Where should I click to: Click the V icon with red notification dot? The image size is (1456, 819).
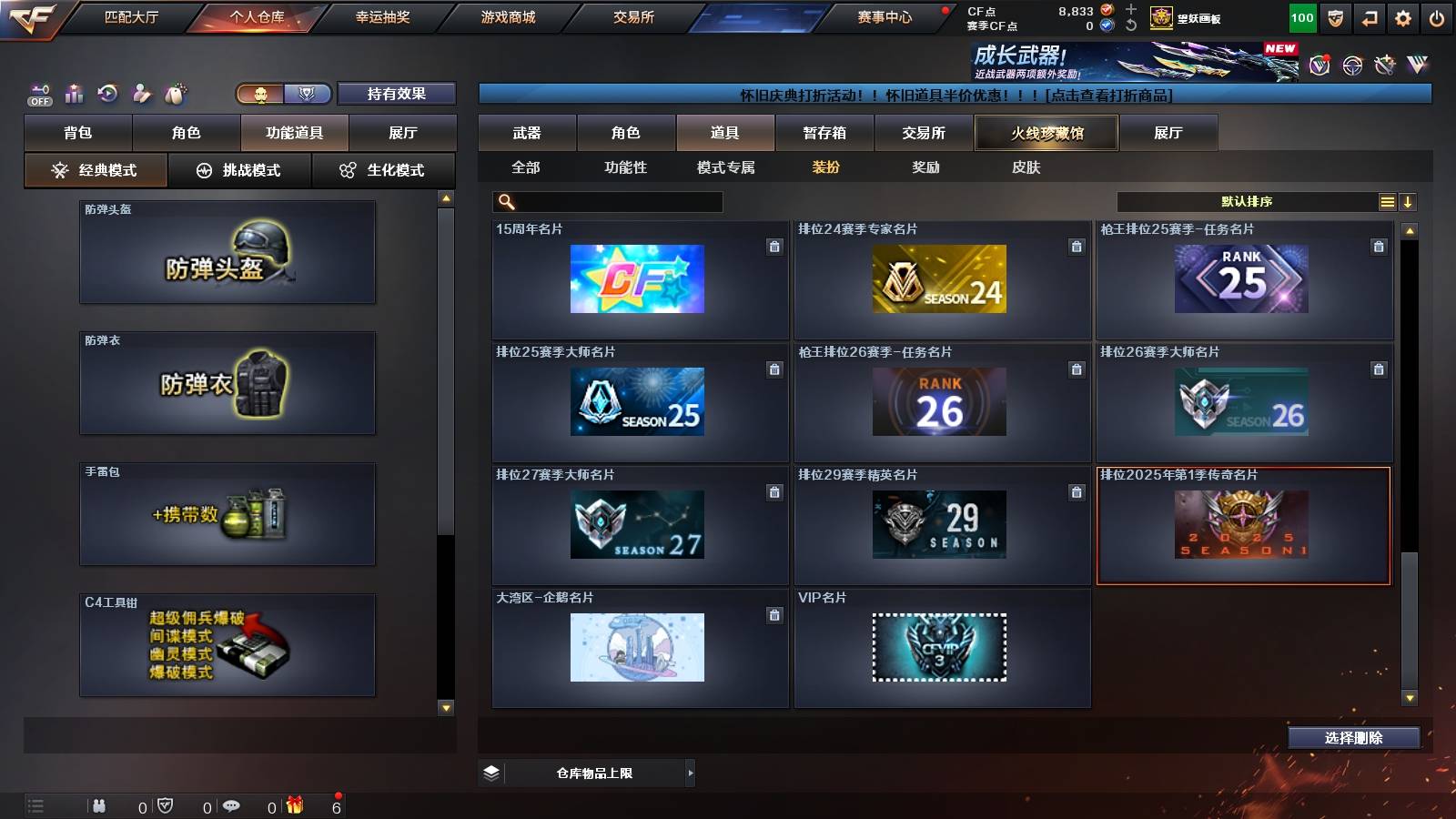[x=1319, y=66]
